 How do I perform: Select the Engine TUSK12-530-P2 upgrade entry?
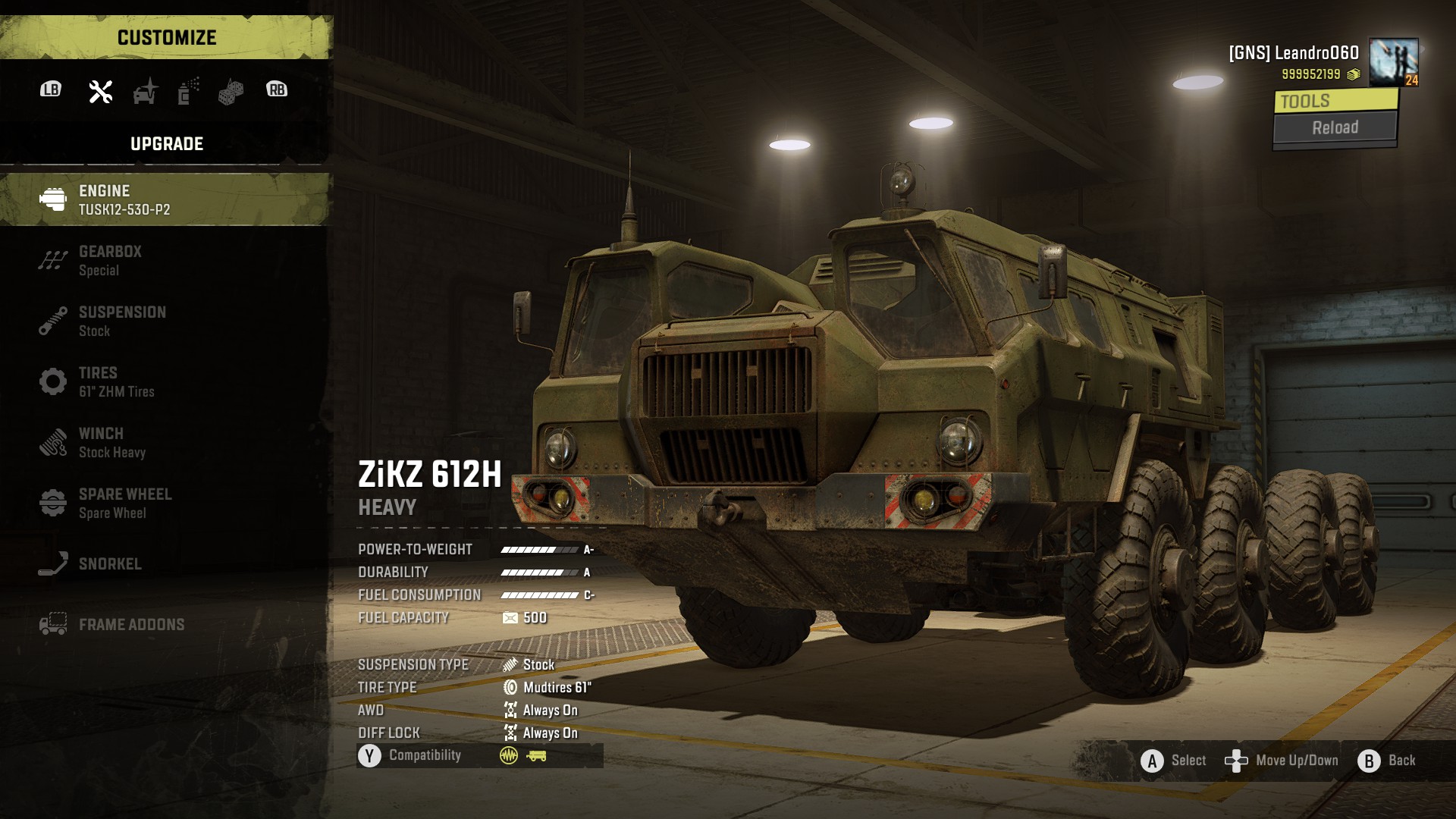165,199
